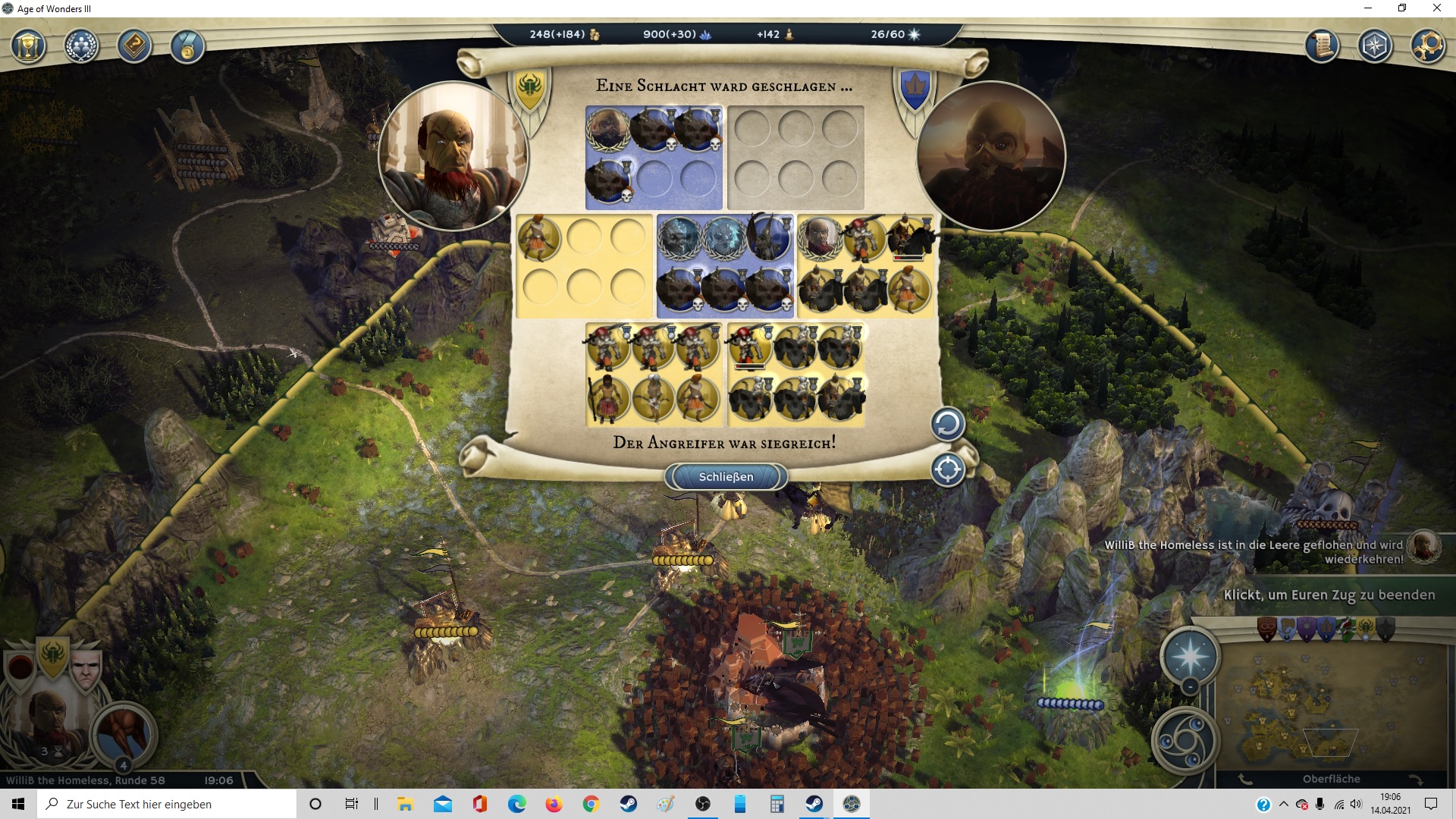1456x819 pixels.
Task: Open the scroll event log
Action: pos(1322,46)
